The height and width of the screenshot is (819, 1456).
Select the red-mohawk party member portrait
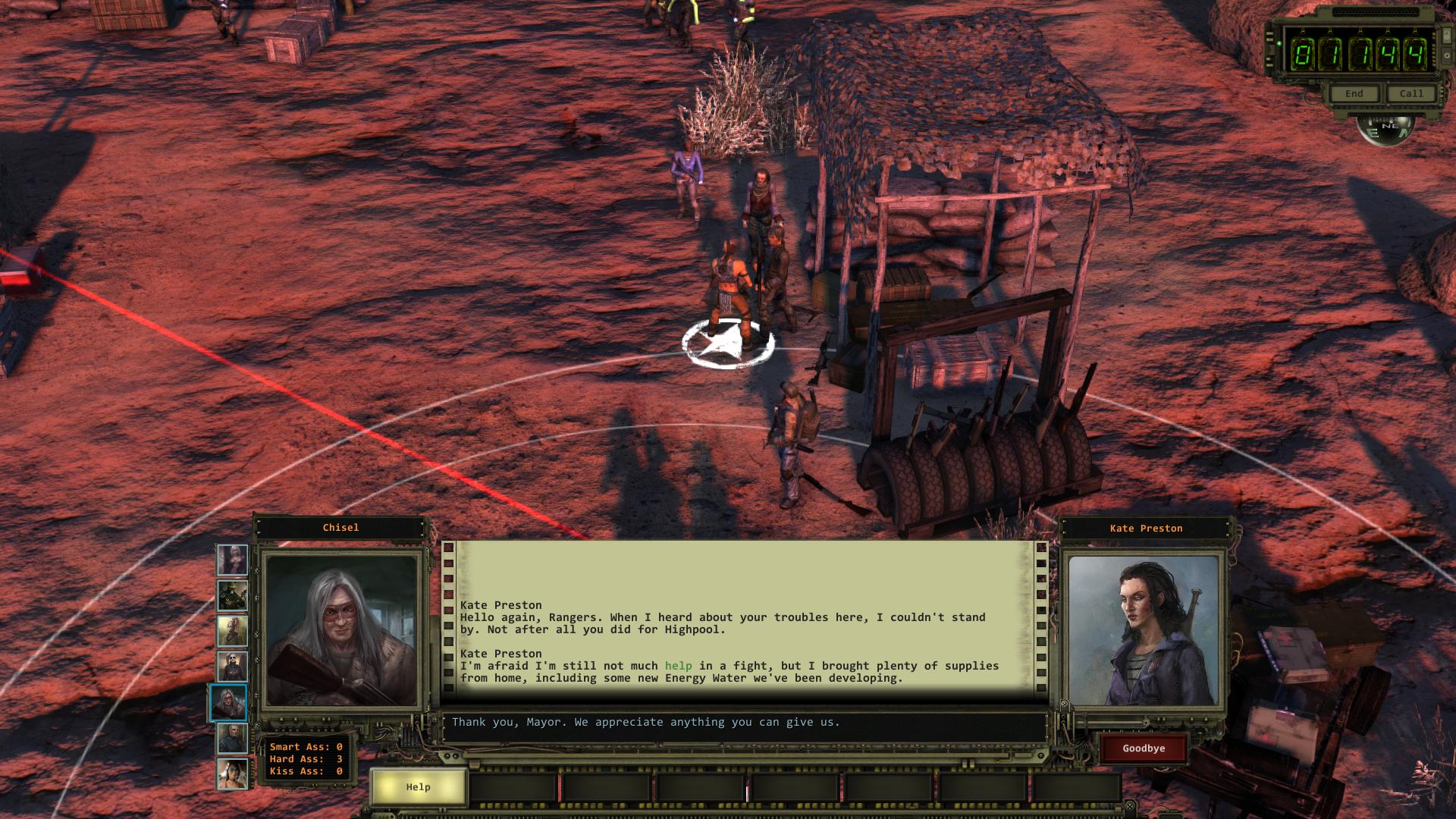tap(232, 631)
